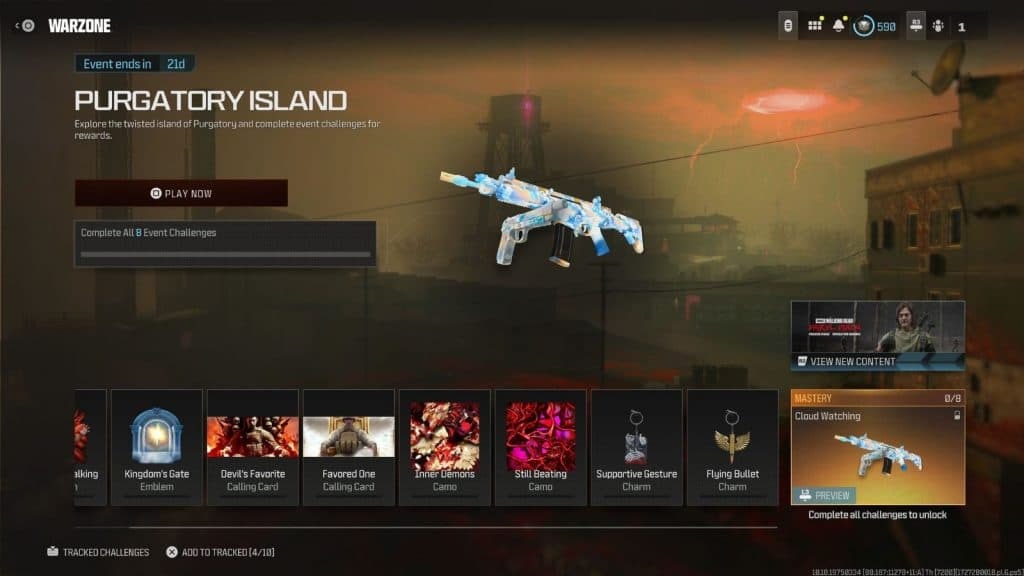Show notifications via the bell icon

(839, 26)
